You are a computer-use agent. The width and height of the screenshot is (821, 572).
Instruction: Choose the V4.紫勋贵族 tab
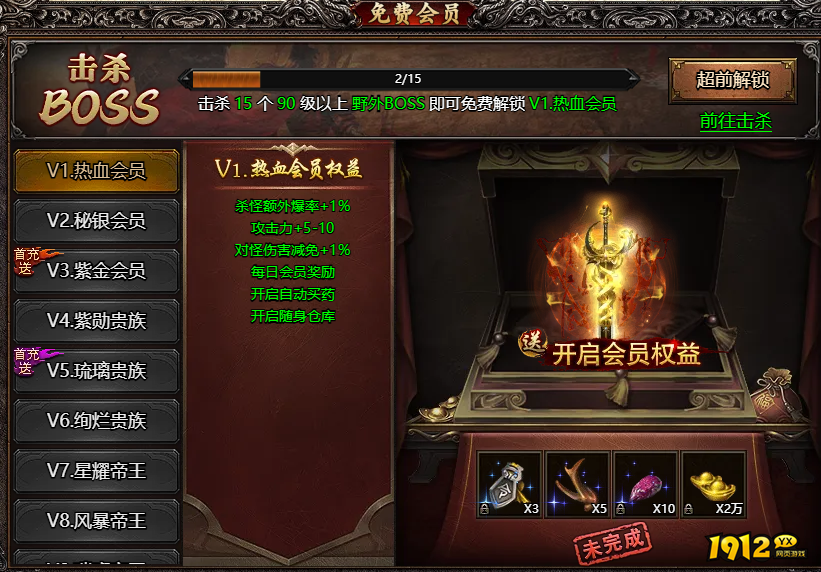pos(97,321)
